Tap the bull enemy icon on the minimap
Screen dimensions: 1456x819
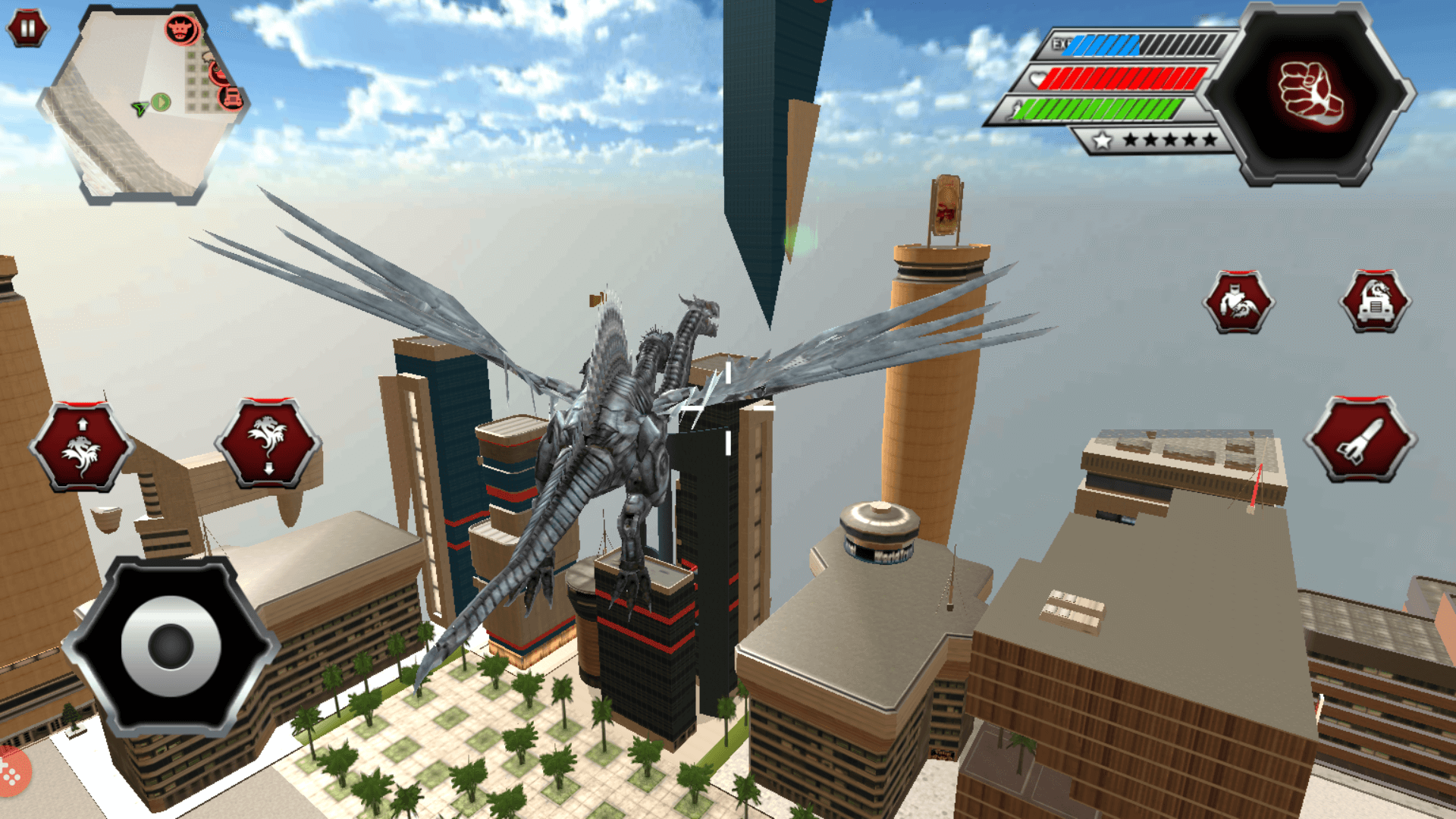(180, 29)
